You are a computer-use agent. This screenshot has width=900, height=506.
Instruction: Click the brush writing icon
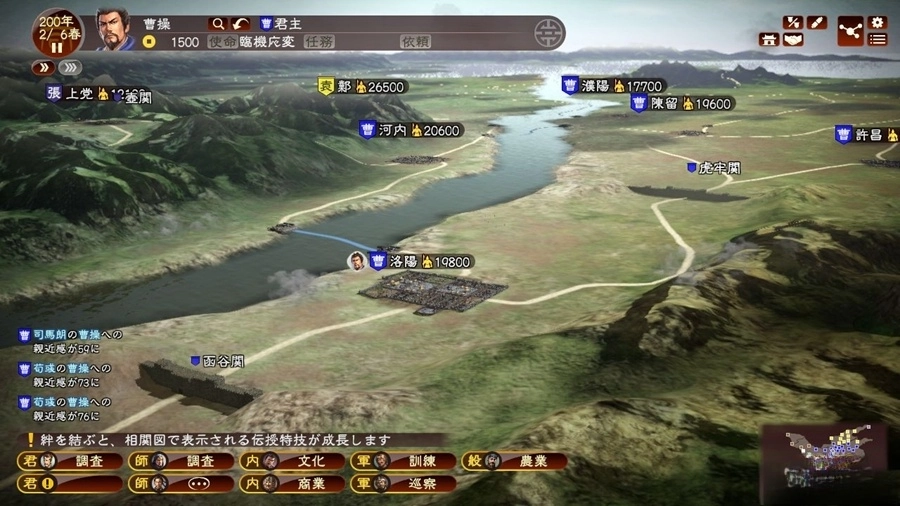[817, 22]
